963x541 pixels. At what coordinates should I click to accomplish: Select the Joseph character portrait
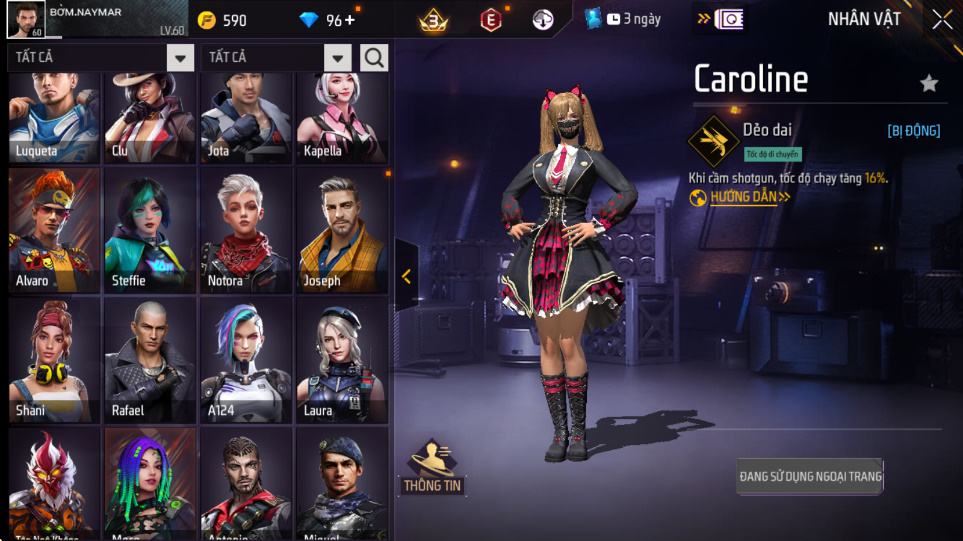pyautogui.click(x=342, y=231)
